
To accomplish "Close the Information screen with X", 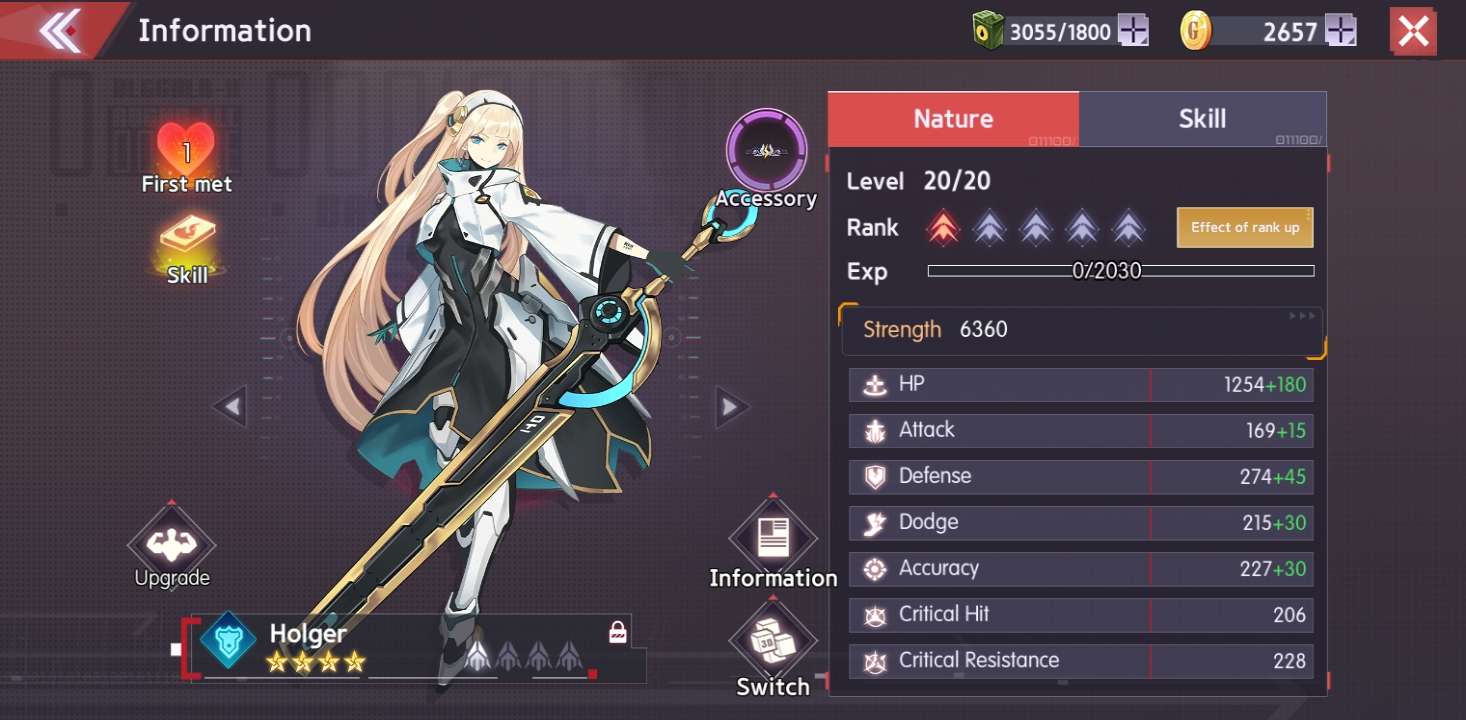I will [1413, 32].
